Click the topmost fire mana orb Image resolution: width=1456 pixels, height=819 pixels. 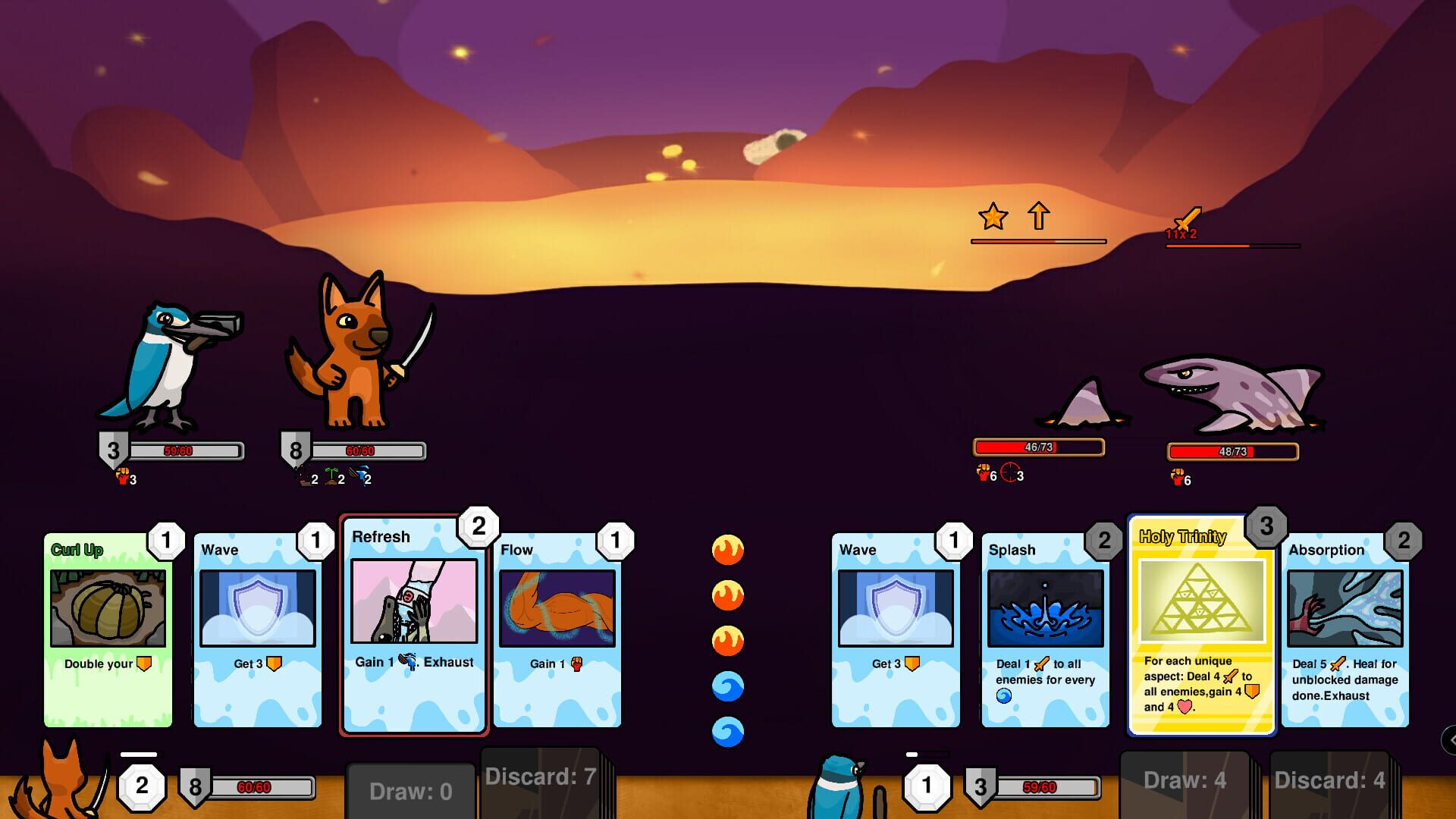(727, 548)
